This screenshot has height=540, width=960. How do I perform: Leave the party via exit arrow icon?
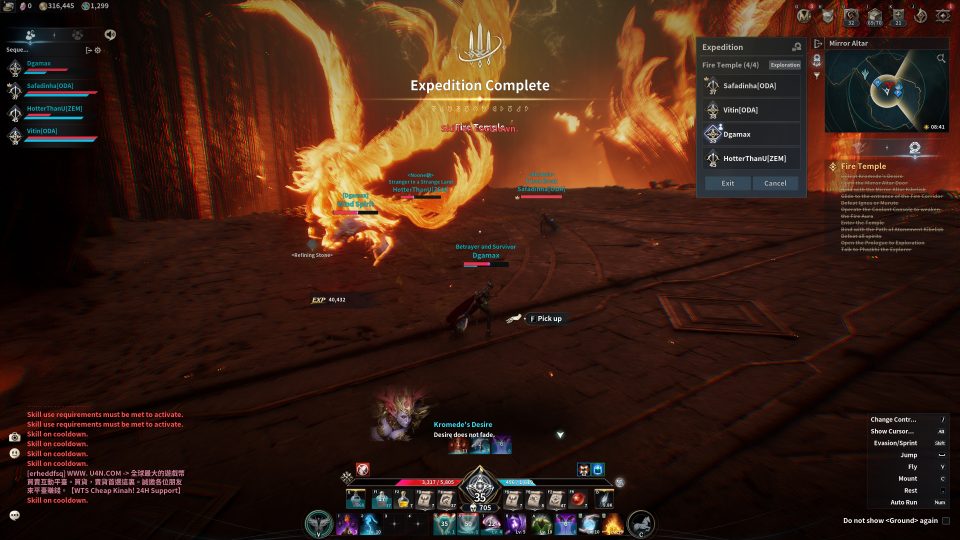tap(88, 50)
